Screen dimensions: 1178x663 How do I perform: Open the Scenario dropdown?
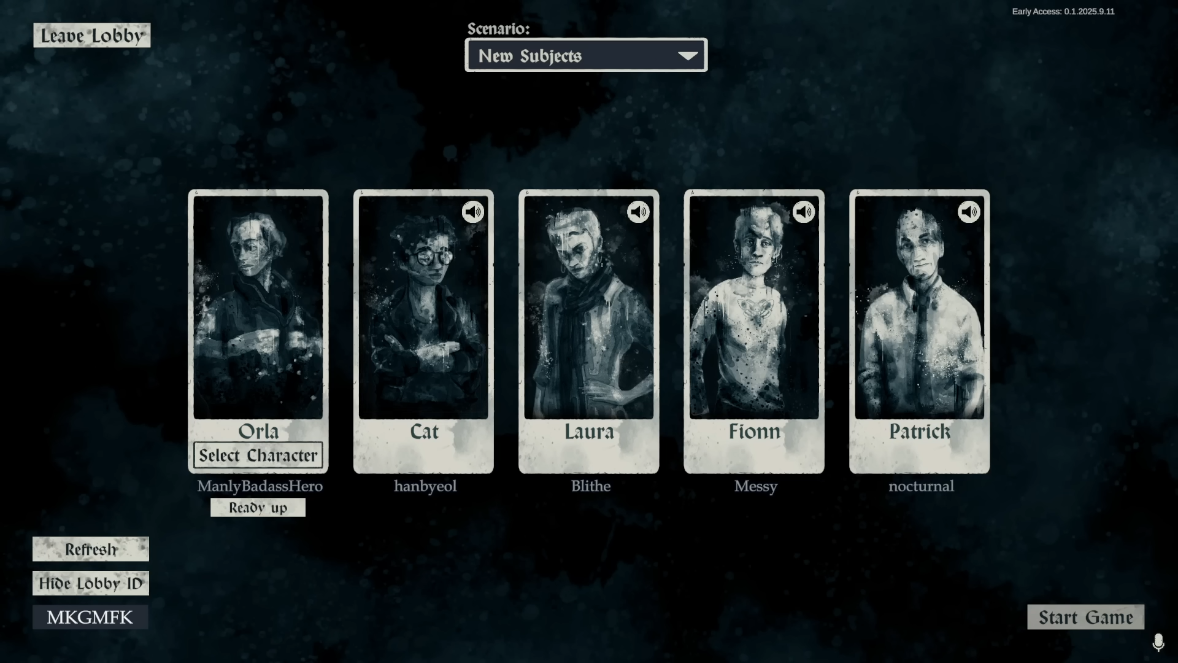point(586,56)
